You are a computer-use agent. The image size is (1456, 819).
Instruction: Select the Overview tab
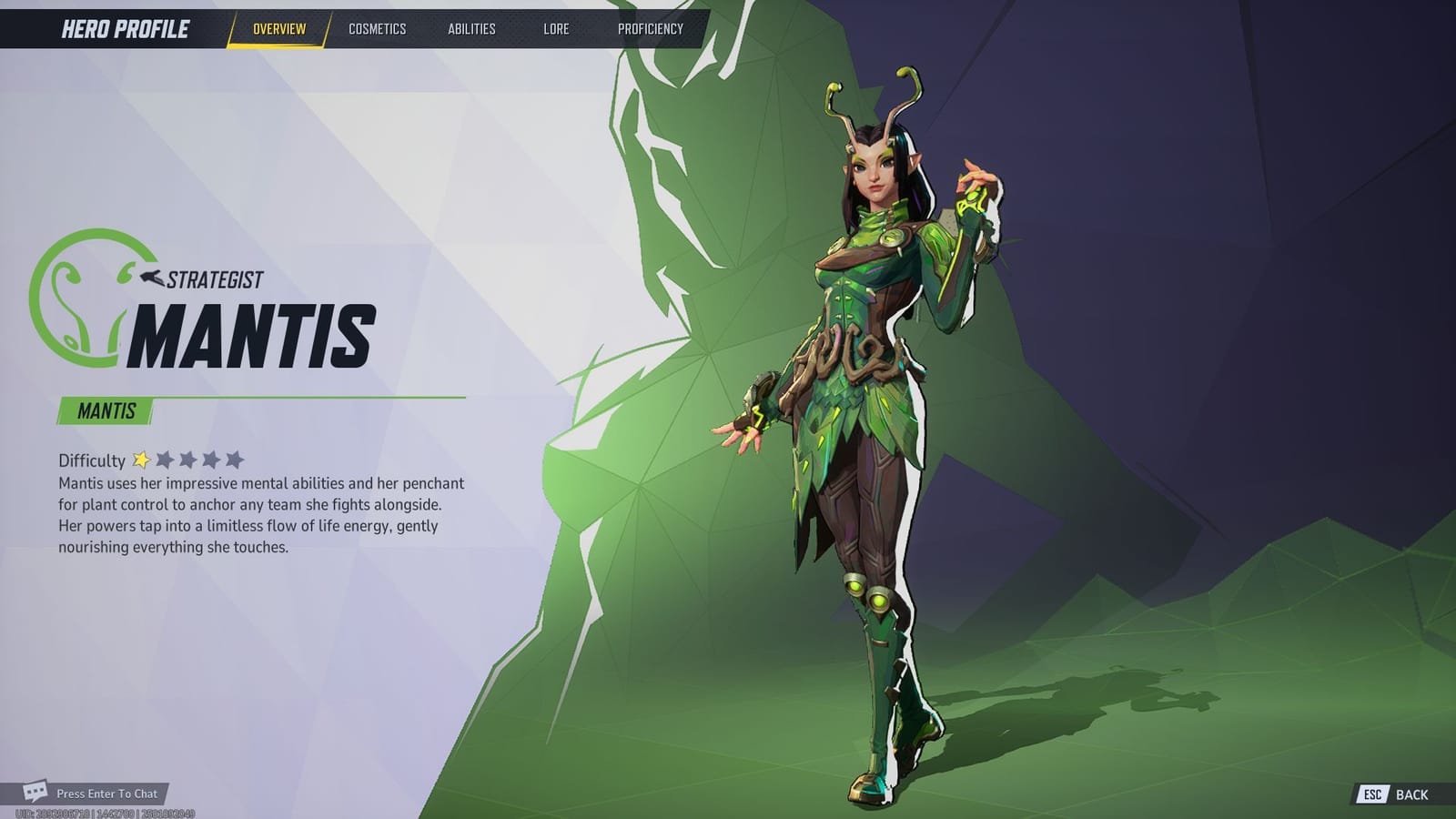point(280,28)
